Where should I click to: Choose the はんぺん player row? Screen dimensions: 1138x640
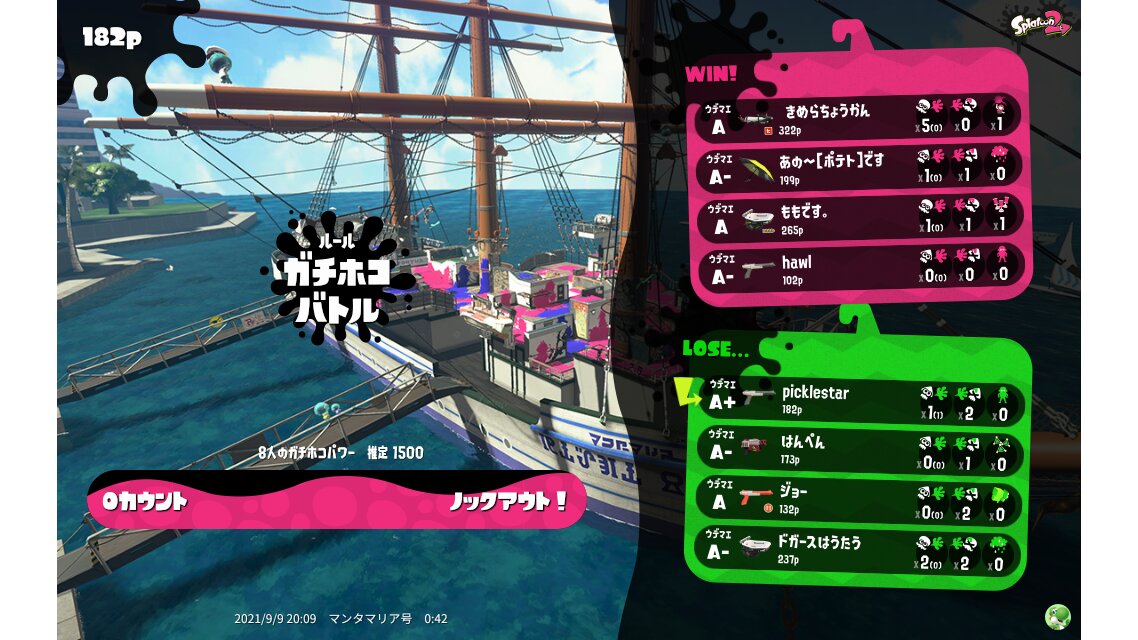pyautogui.click(x=858, y=450)
